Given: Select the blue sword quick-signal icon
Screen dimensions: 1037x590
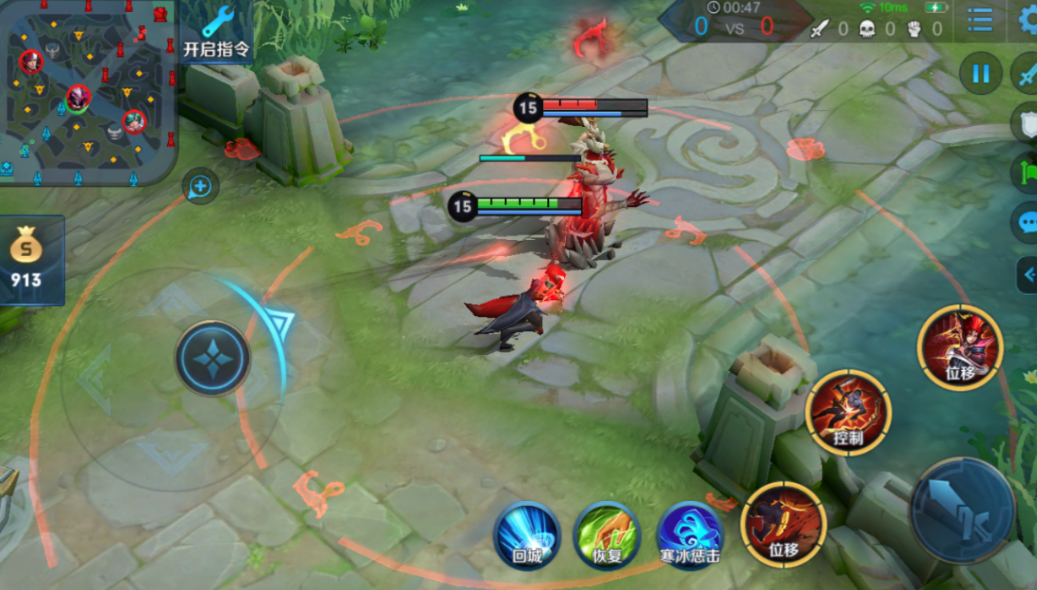Looking at the screenshot, I should 1026,73.
